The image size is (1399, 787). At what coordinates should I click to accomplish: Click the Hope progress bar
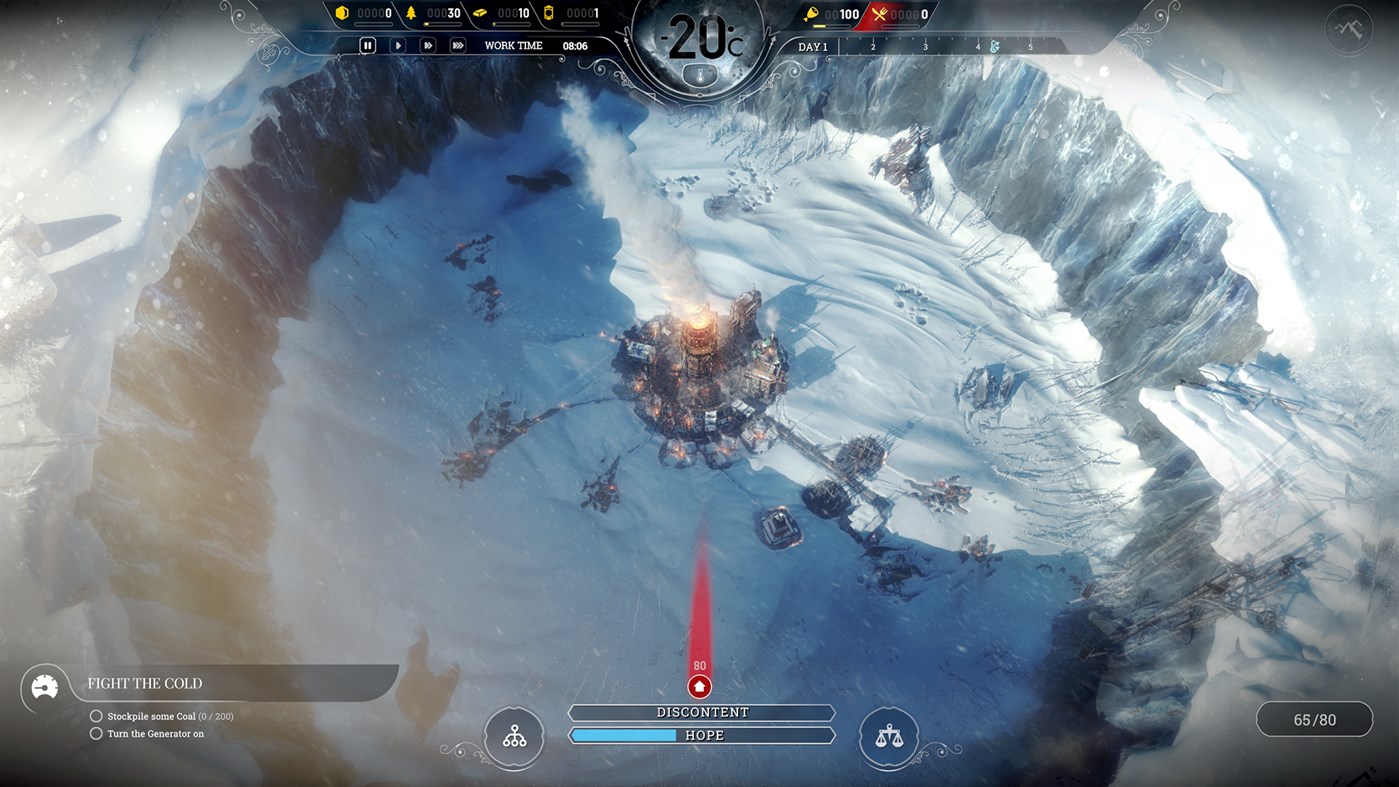701,735
